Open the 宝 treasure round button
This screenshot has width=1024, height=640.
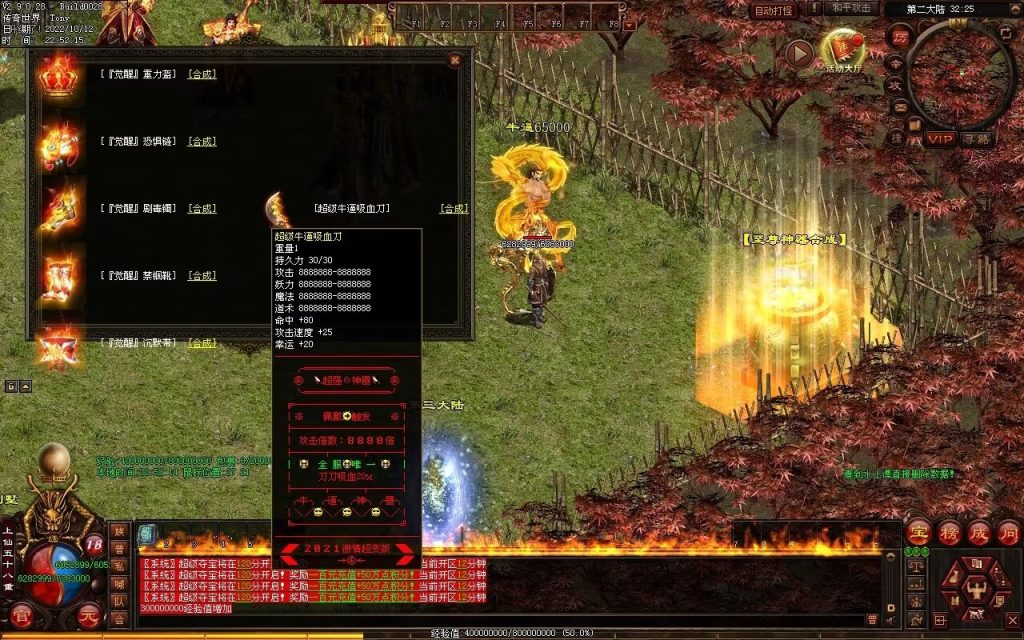point(919,531)
